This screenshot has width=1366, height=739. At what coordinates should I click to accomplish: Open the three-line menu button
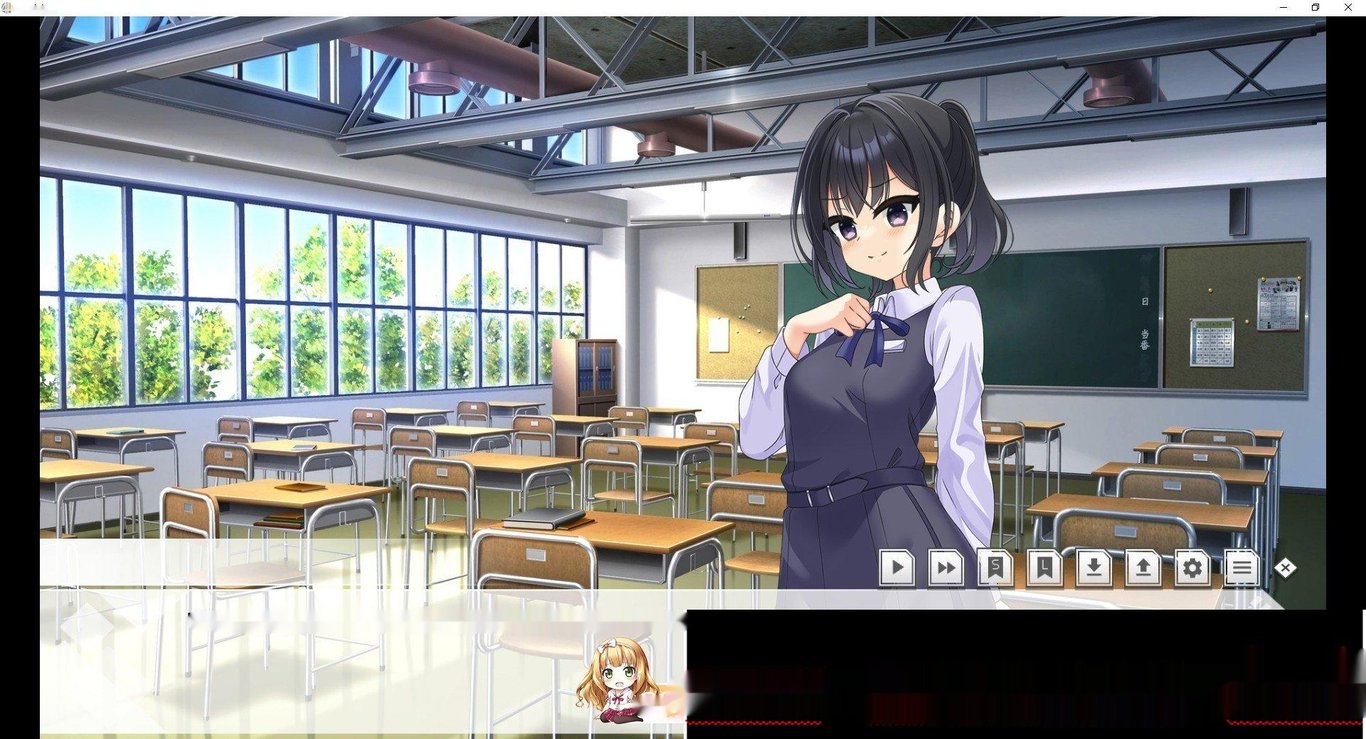(x=1240, y=568)
